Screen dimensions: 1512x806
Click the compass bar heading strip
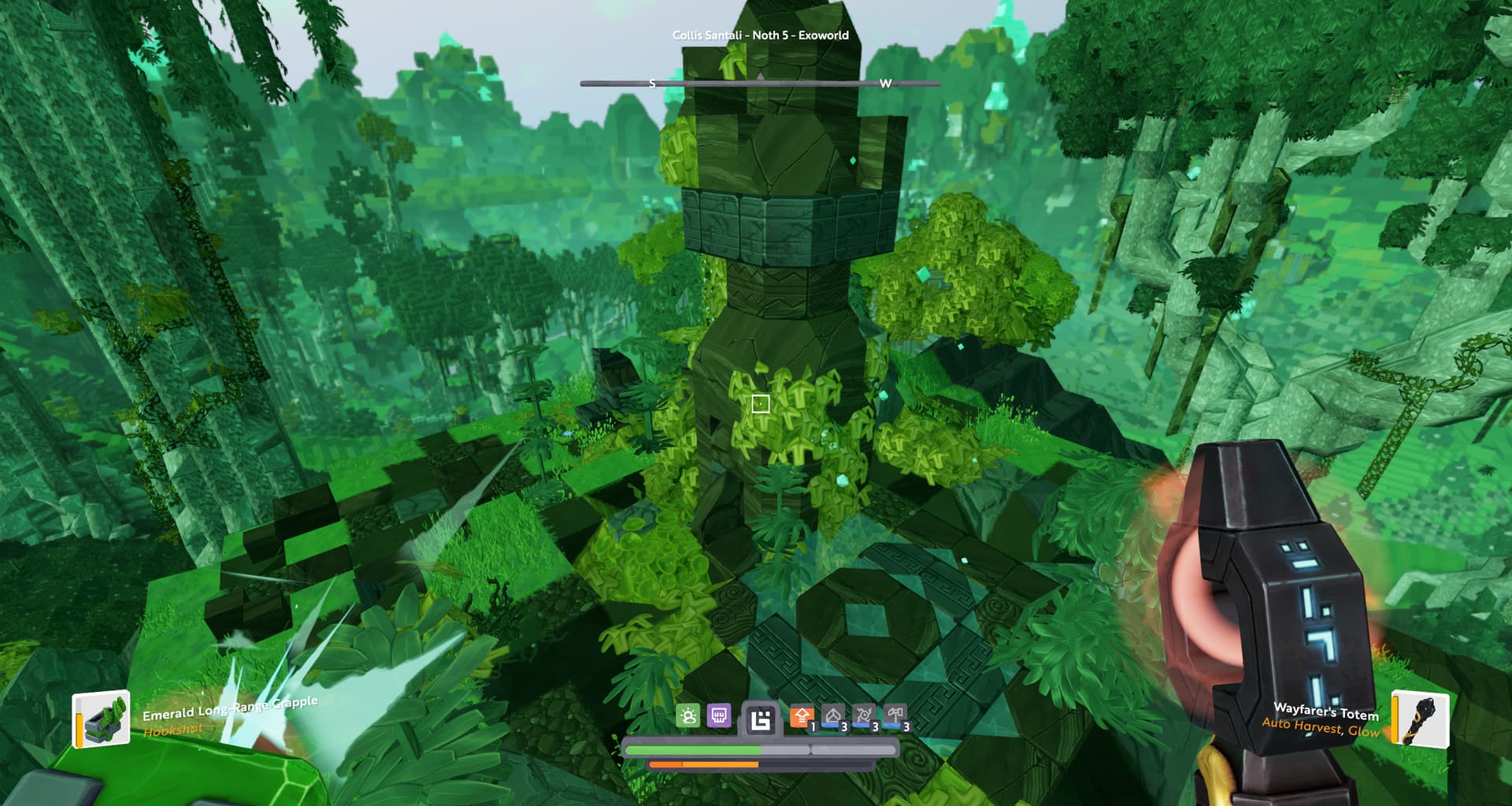(760, 83)
